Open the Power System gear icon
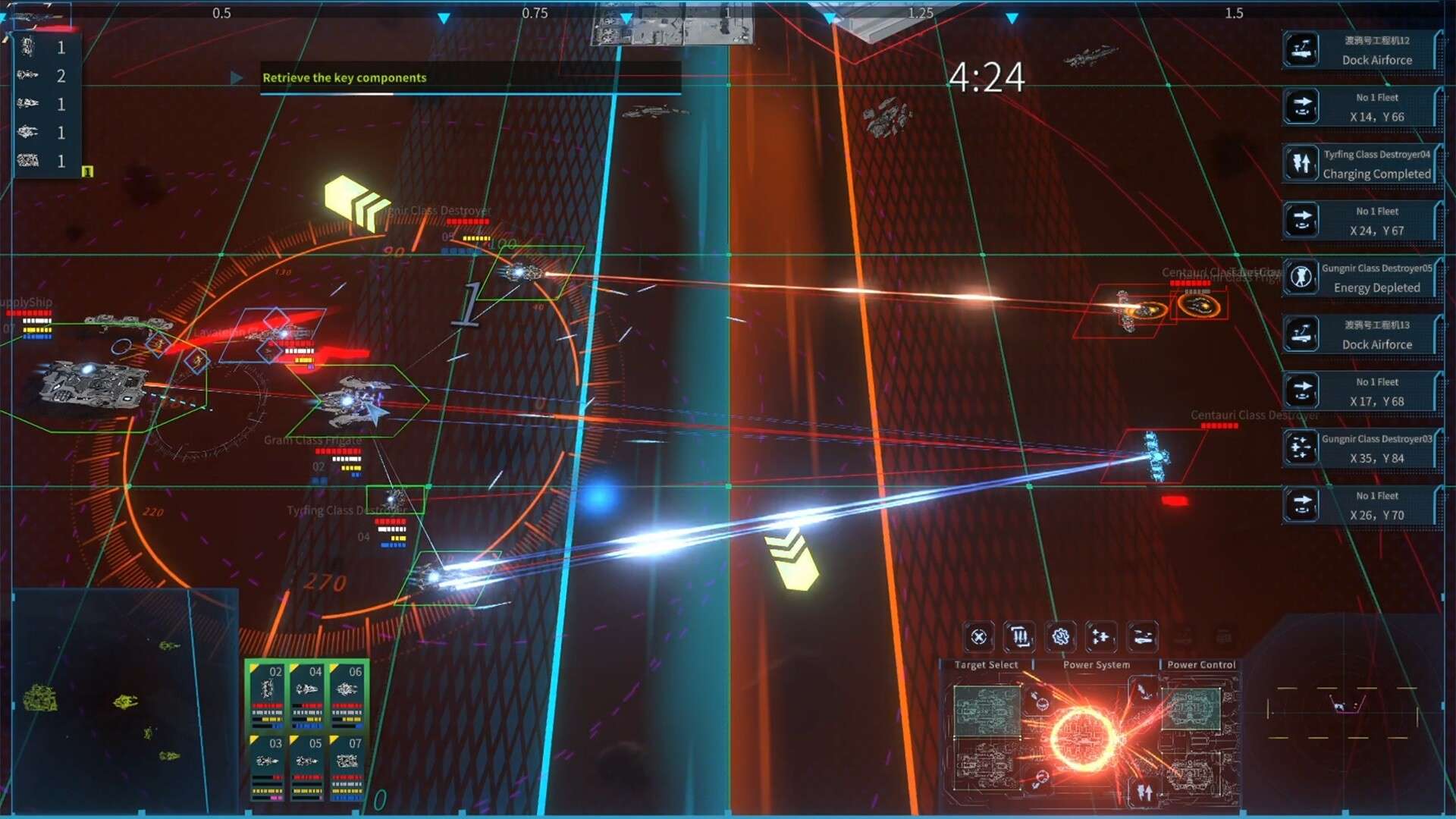1456x819 pixels. (1061, 637)
